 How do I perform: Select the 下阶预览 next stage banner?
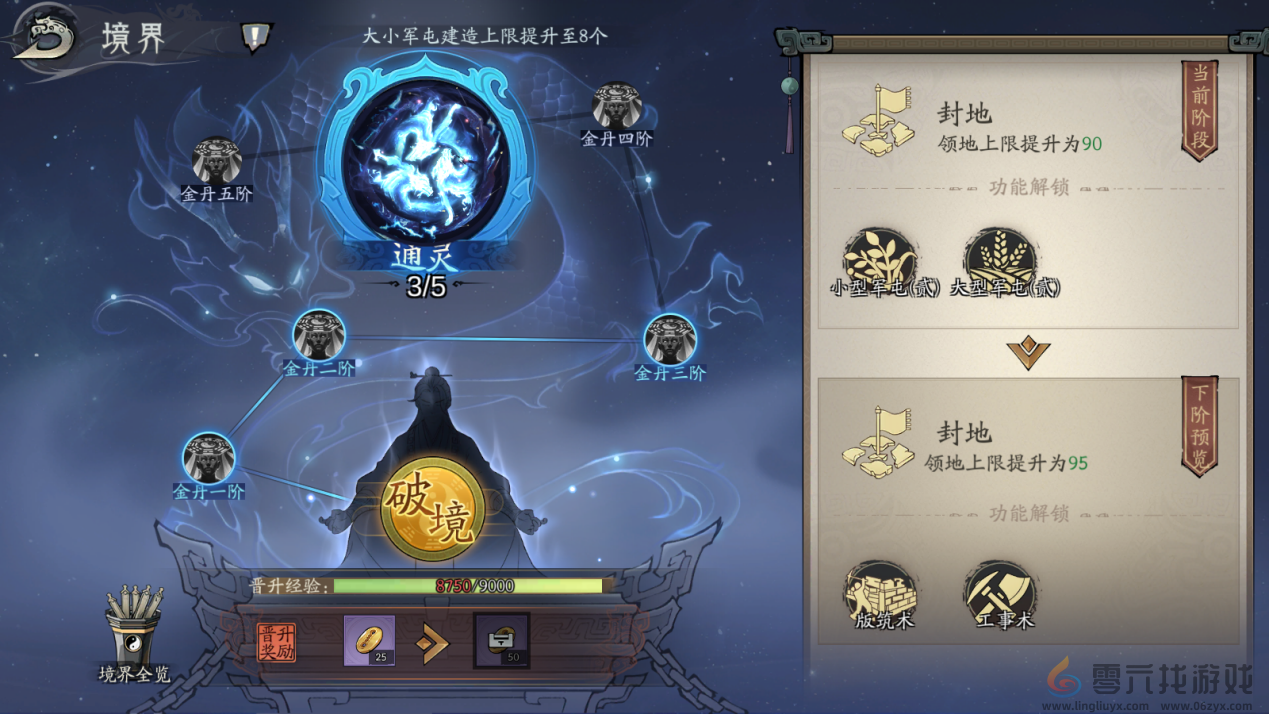click(x=1200, y=426)
